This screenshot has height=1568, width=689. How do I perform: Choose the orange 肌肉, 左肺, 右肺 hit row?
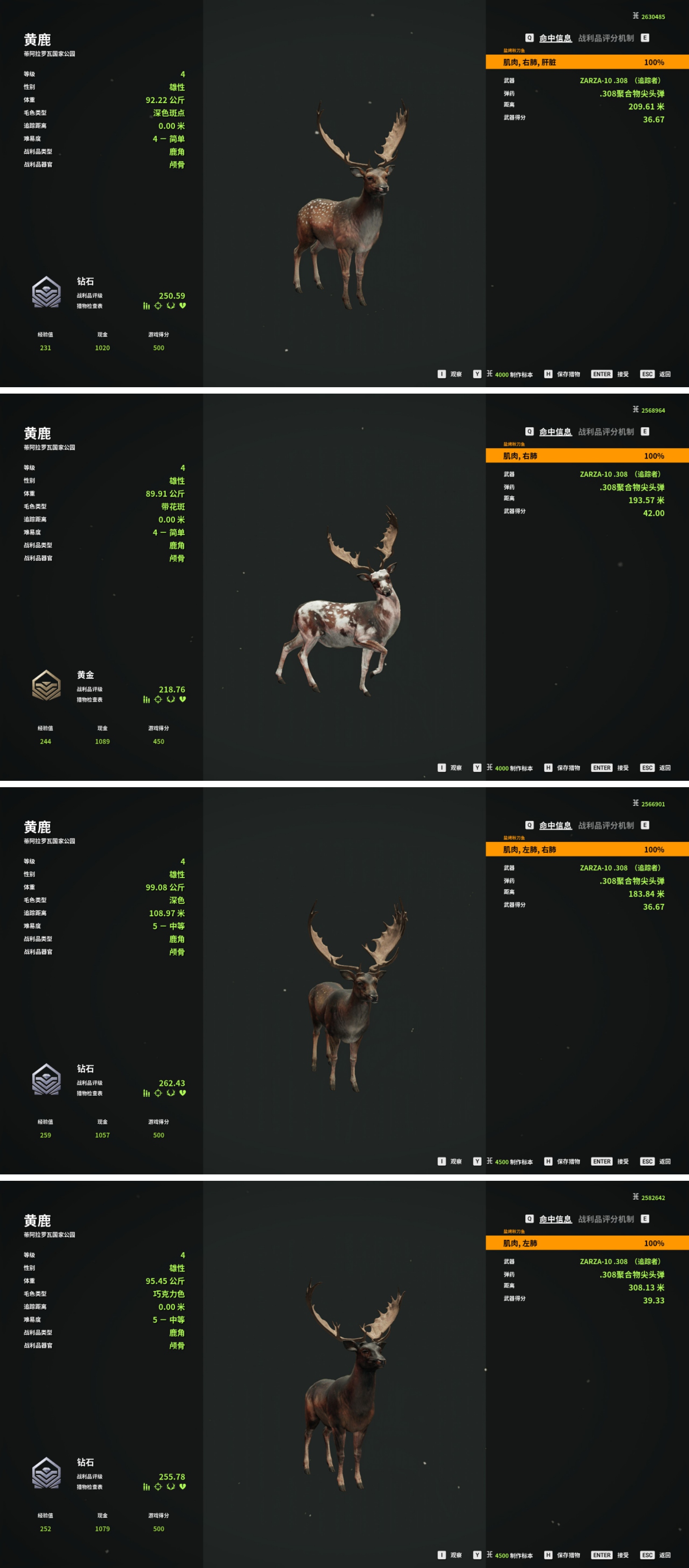point(587,850)
